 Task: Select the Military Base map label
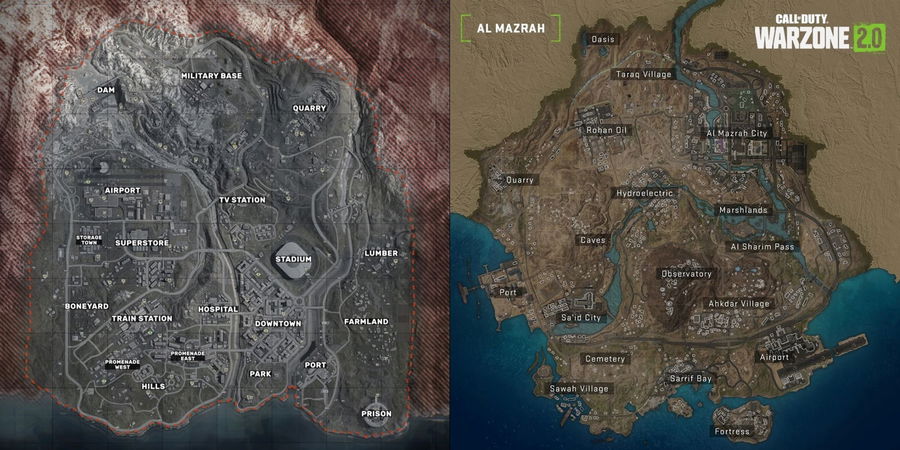211,76
